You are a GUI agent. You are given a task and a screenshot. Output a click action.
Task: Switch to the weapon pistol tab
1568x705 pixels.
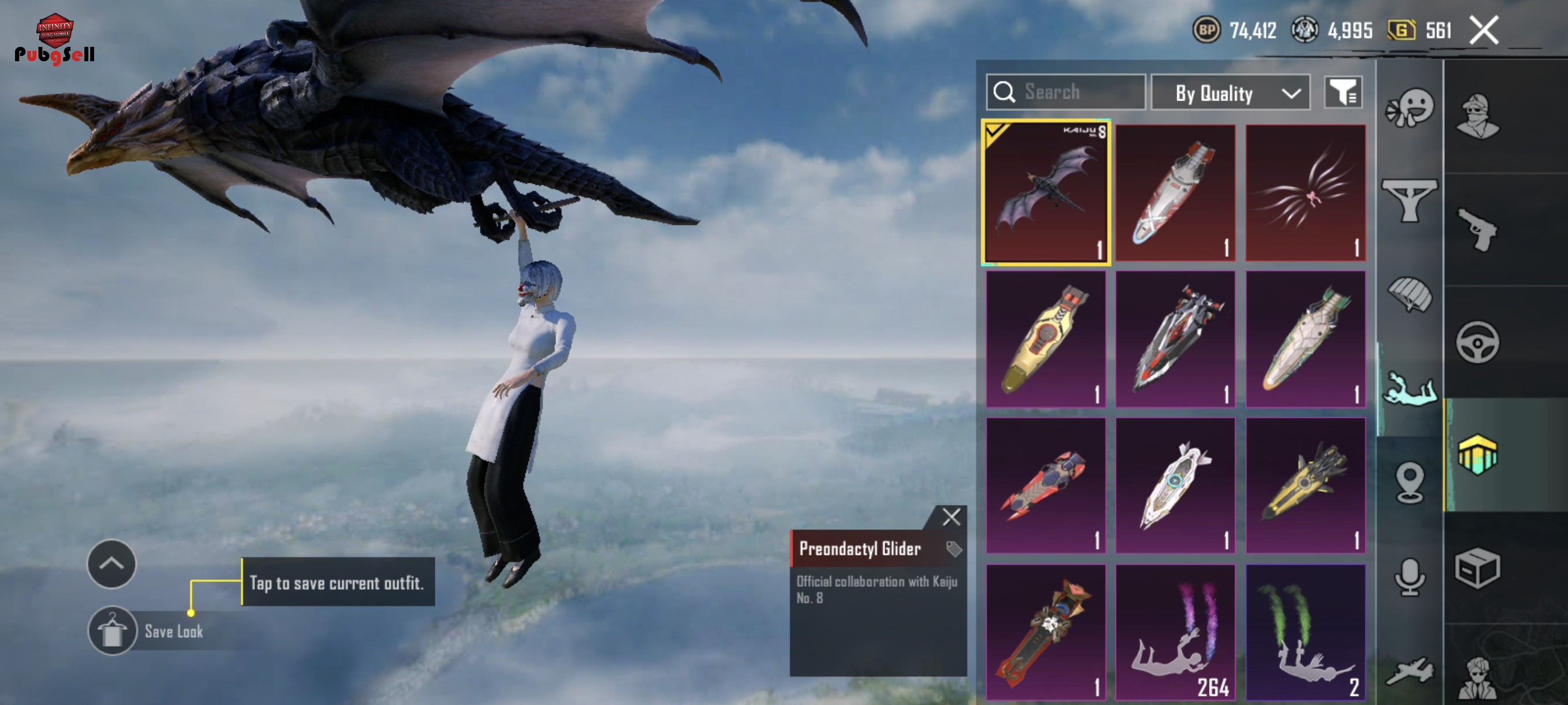pyautogui.click(x=1477, y=230)
